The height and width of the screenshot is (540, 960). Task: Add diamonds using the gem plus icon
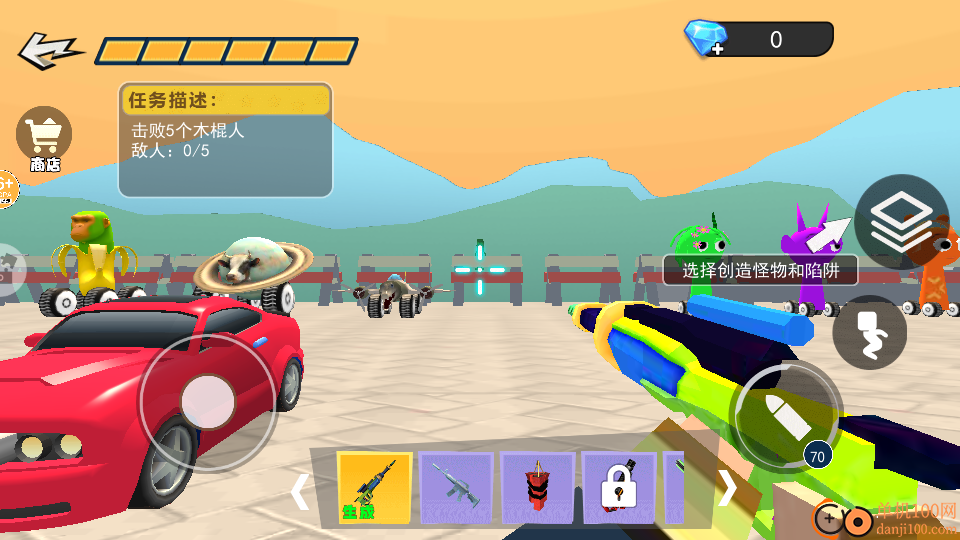click(x=706, y=39)
